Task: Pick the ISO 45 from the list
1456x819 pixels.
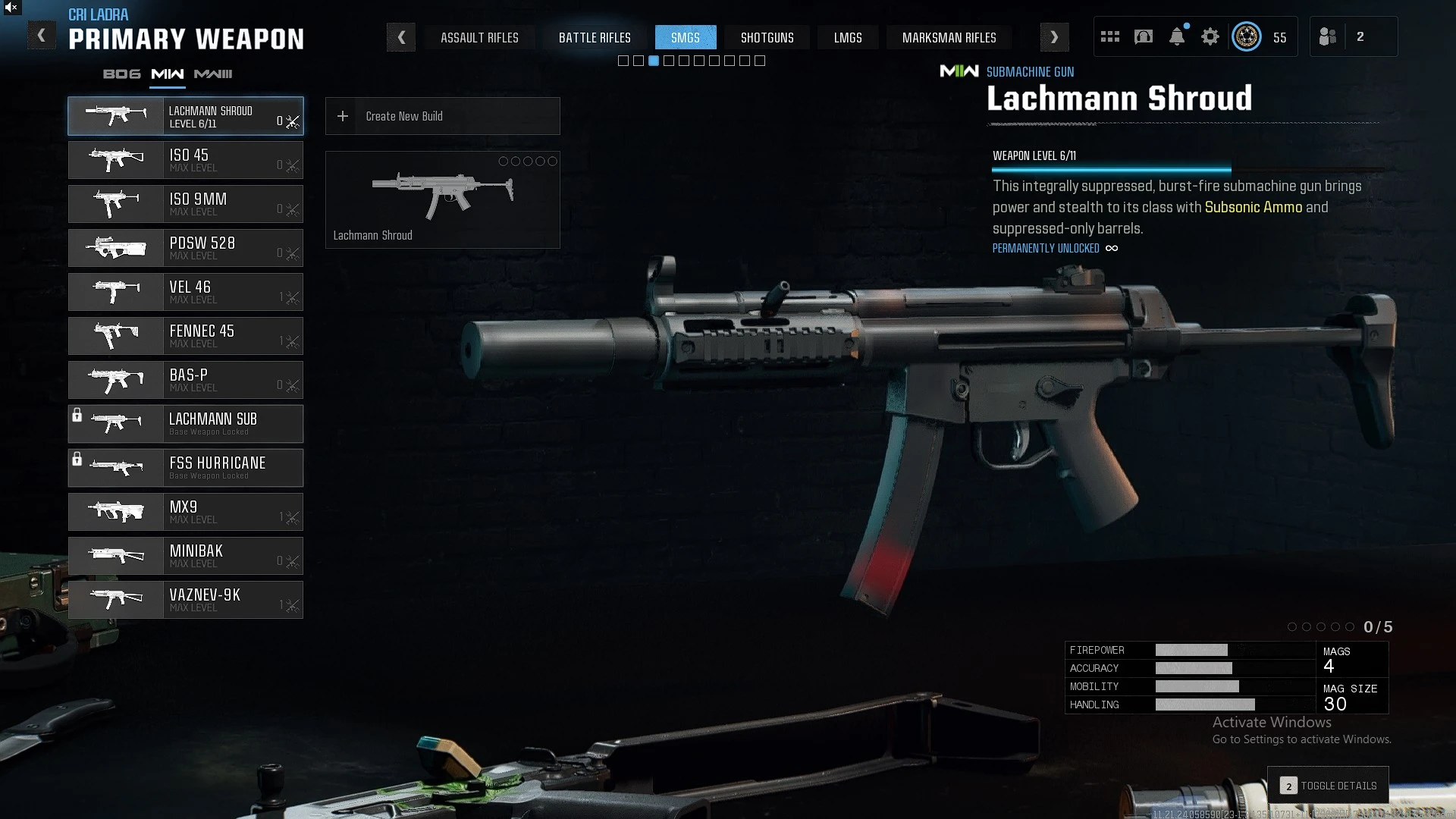Action: point(186,160)
